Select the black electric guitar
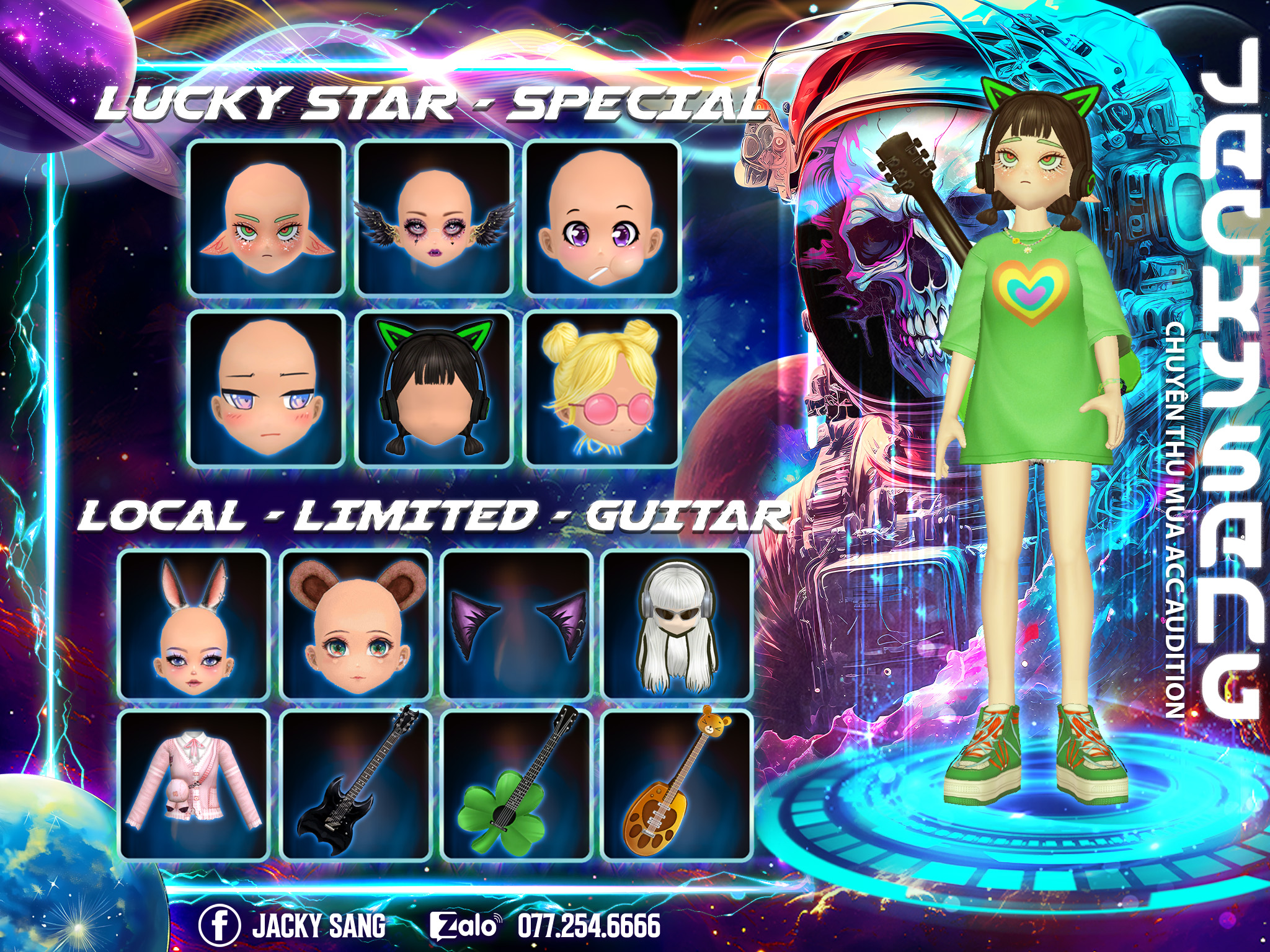Screen dimensions: 1270x952 355,785
